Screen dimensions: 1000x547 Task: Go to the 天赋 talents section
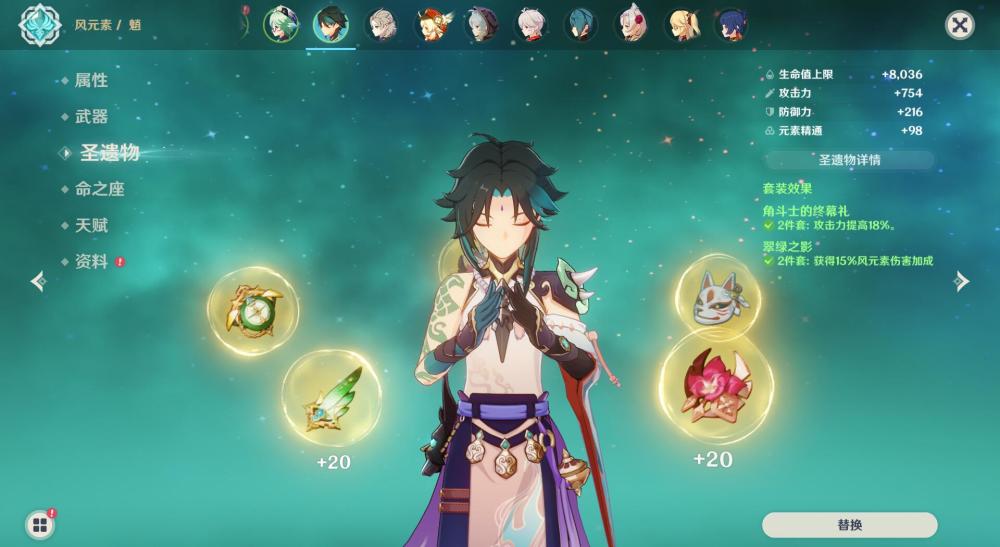click(x=91, y=225)
